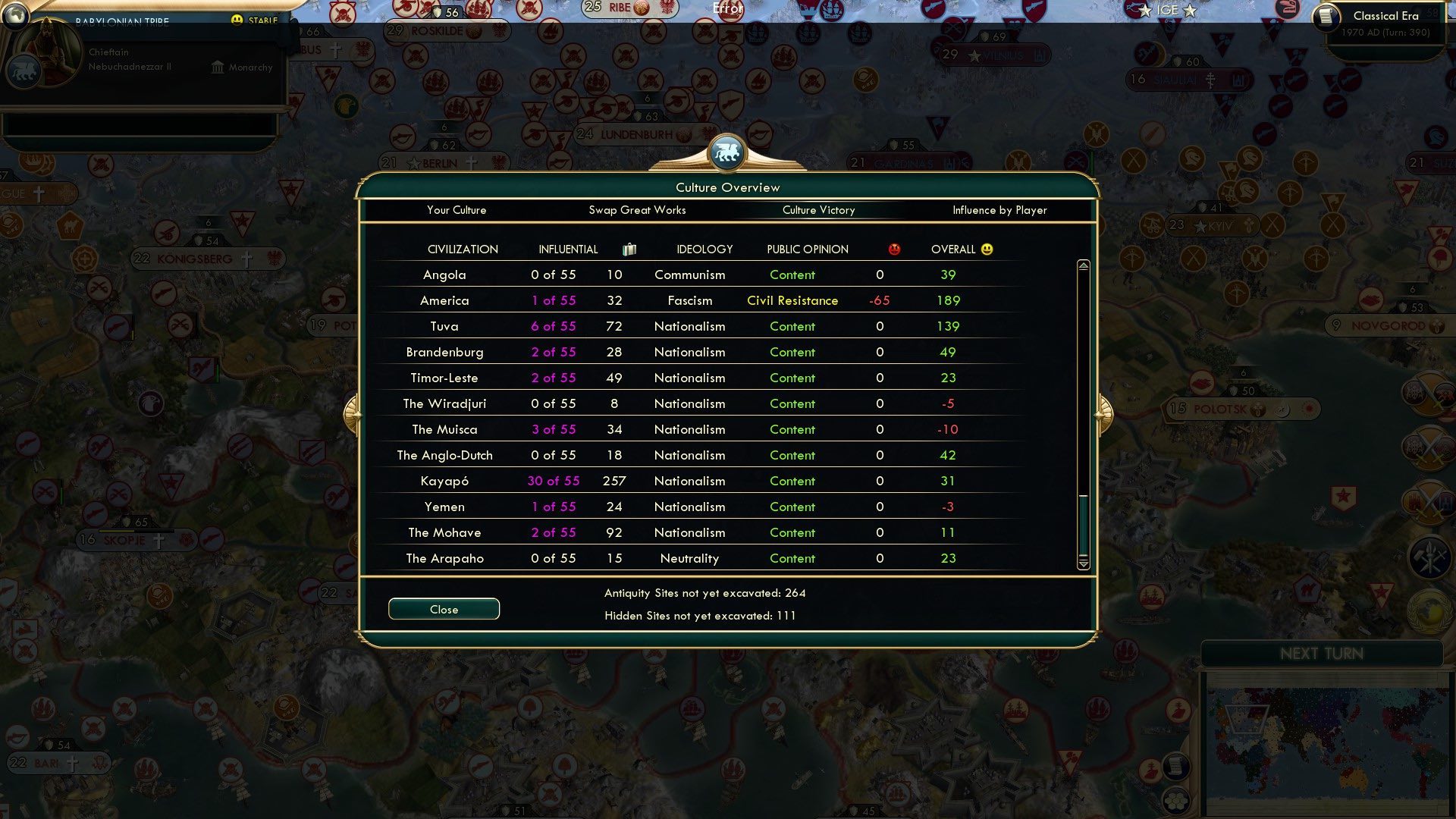Click the red angry face column icon
The height and width of the screenshot is (819, 1456).
[895, 249]
